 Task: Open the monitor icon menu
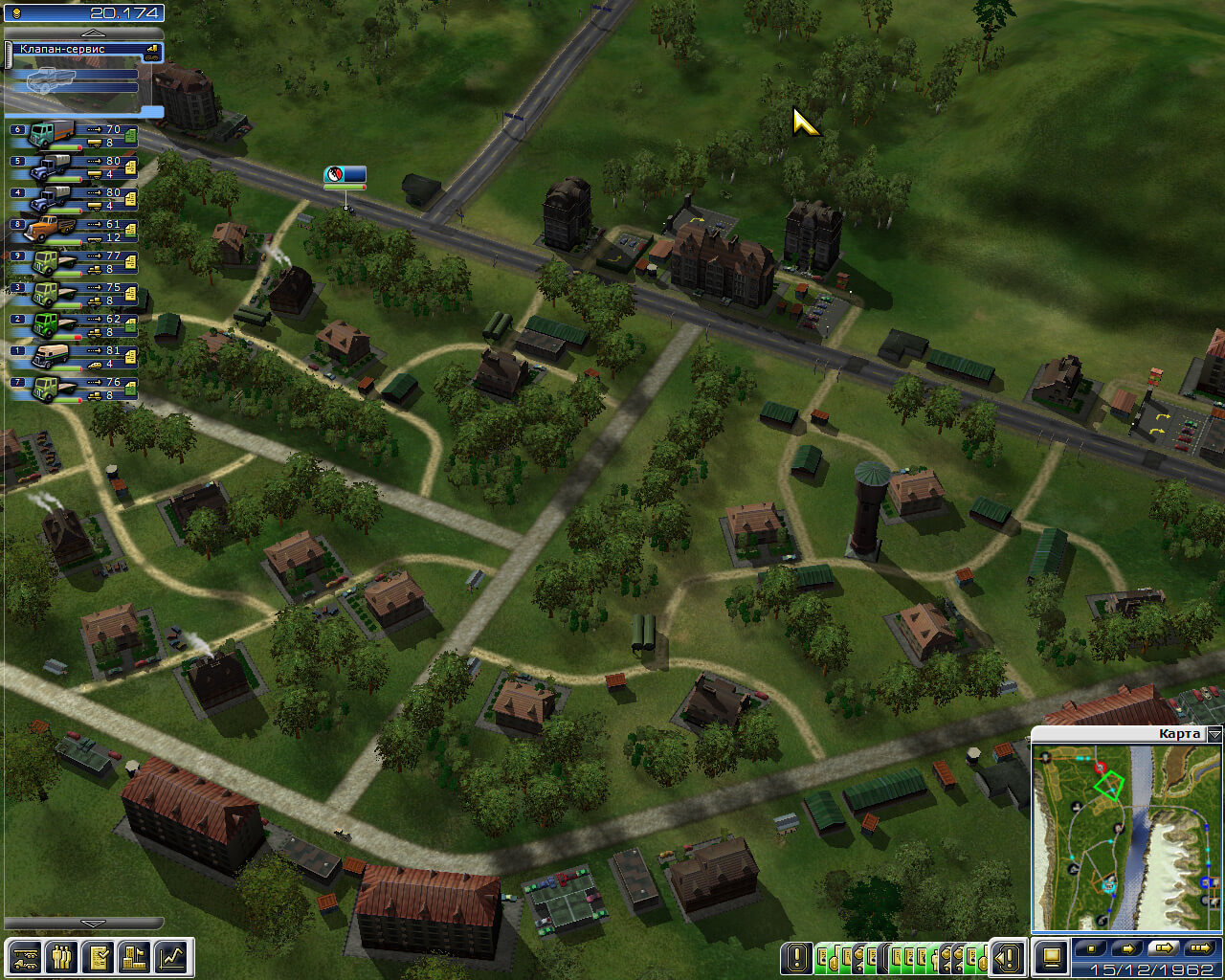[x=1051, y=956]
